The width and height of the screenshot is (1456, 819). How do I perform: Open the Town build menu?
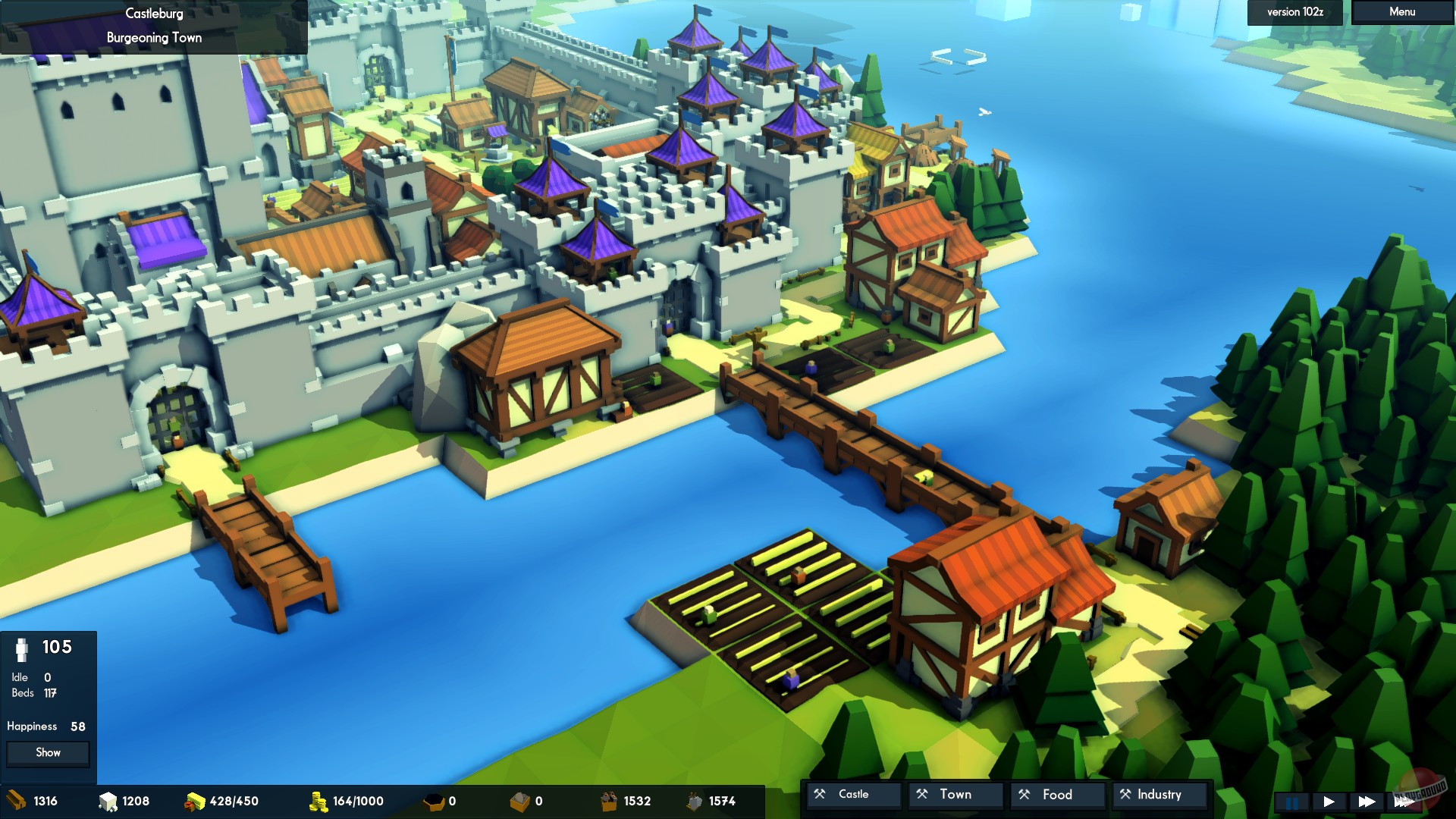click(955, 795)
